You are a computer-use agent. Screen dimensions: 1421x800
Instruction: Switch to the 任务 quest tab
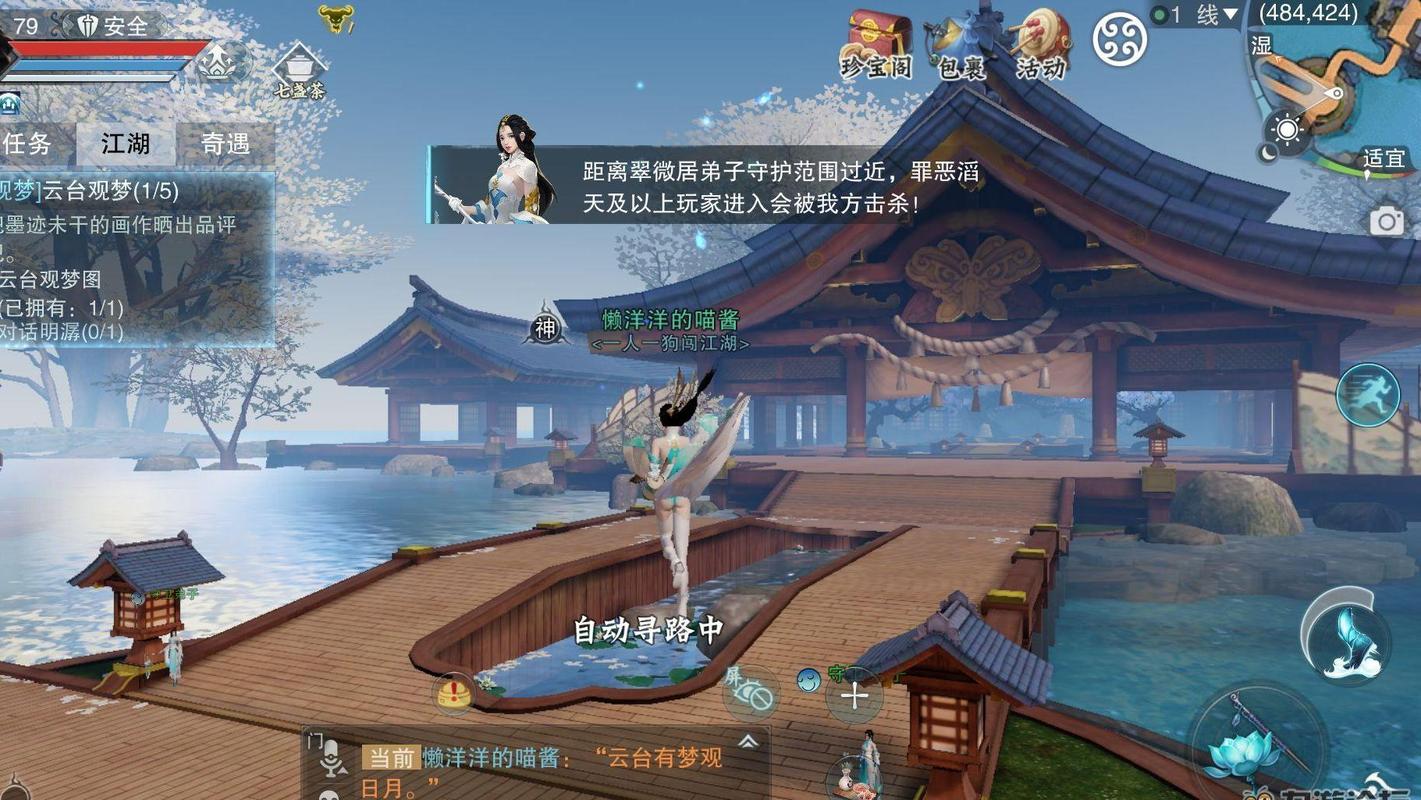pos(29,143)
